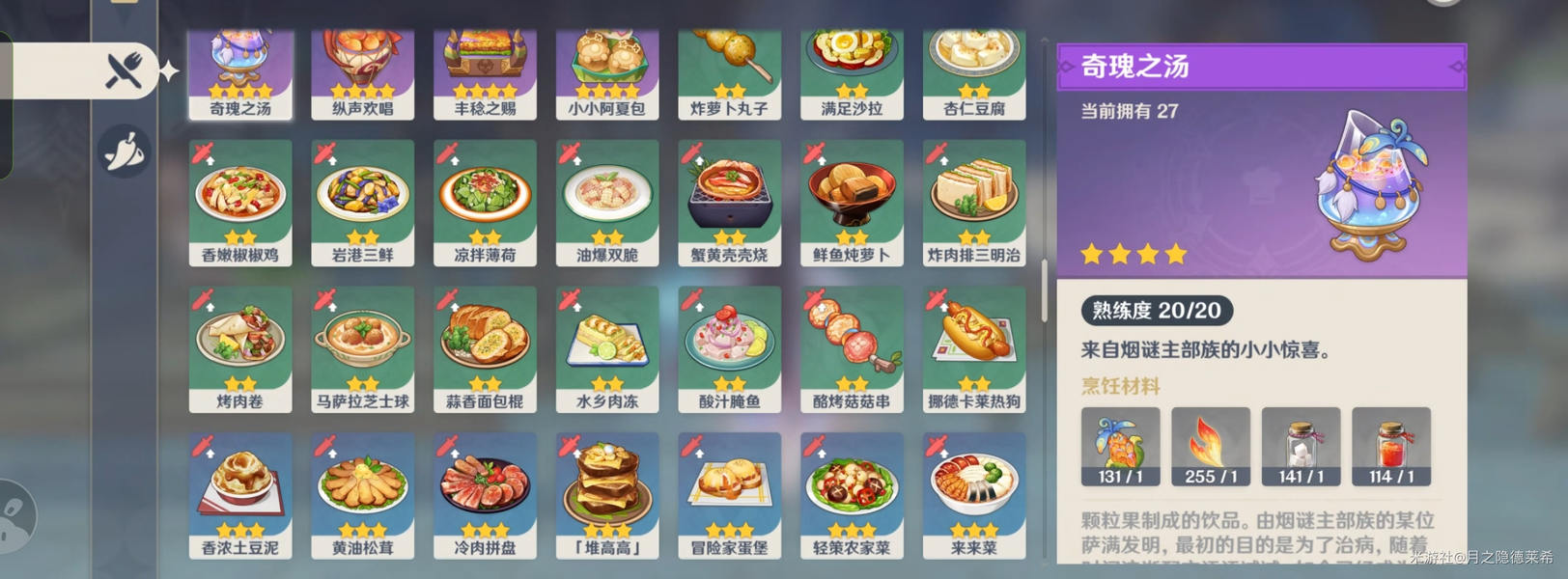Open the 炸萝卜丸子 recipe

[730, 74]
